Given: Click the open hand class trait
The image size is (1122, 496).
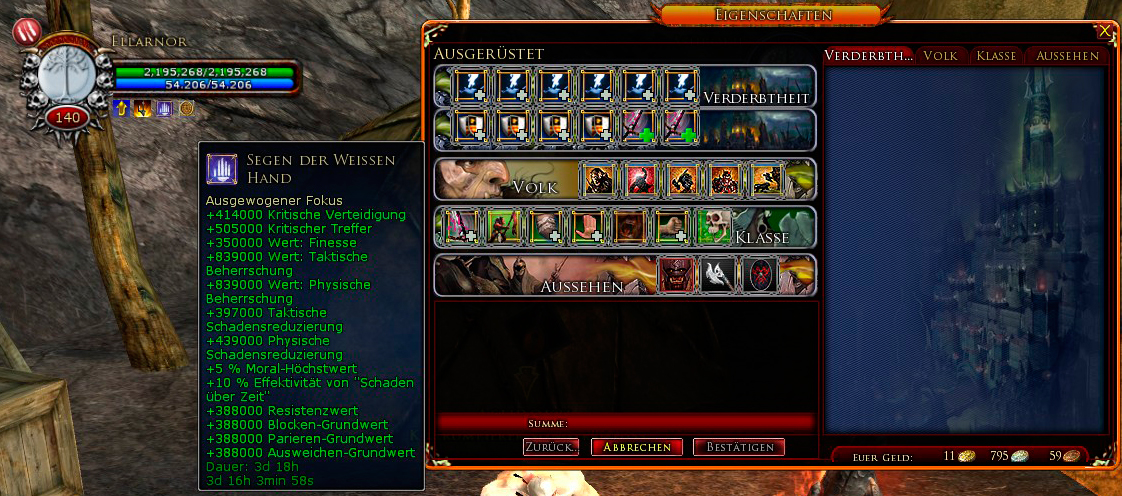Looking at the screenshot, I should 586,227.
